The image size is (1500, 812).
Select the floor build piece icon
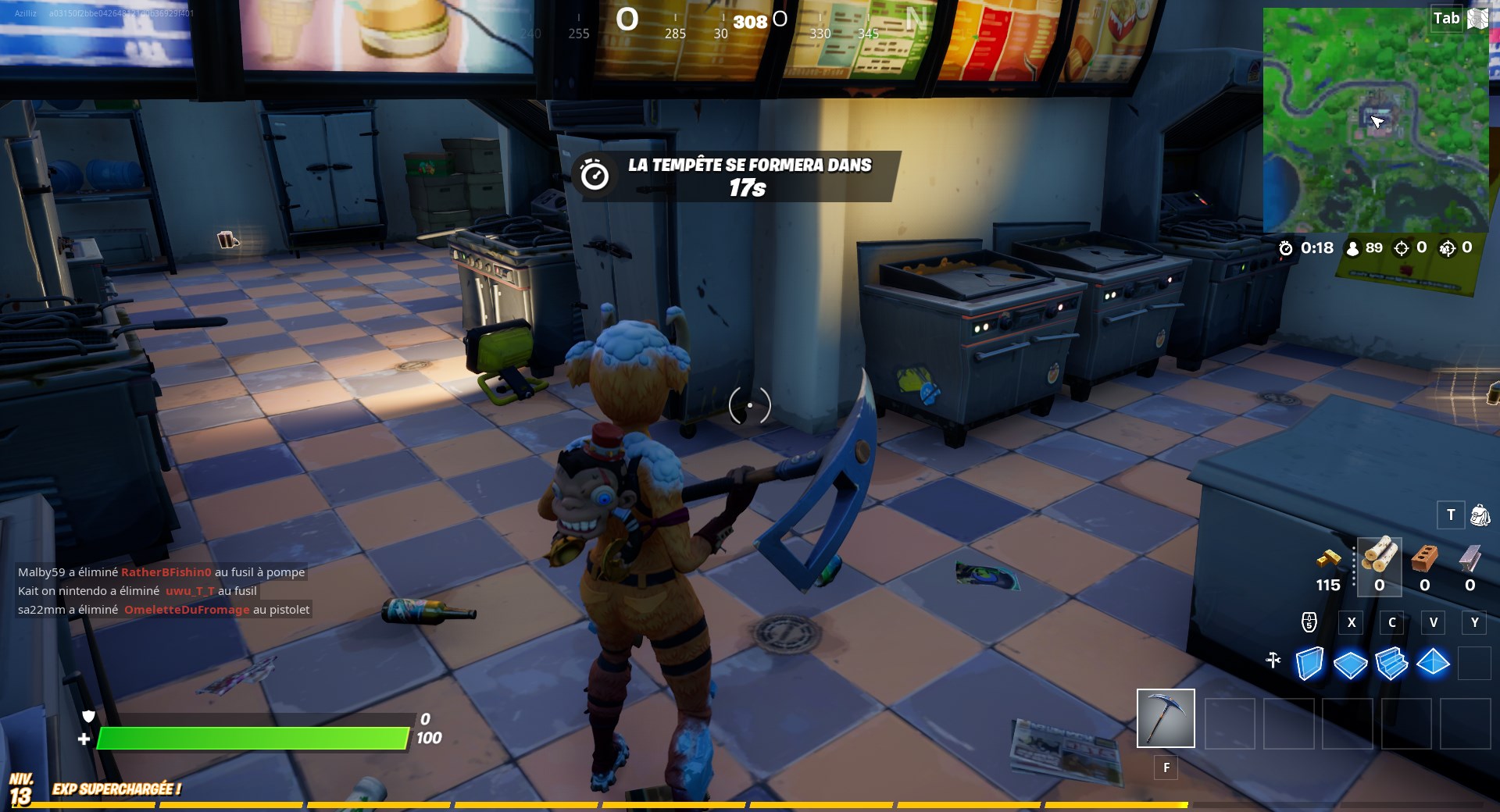[x=1350, y=664]
